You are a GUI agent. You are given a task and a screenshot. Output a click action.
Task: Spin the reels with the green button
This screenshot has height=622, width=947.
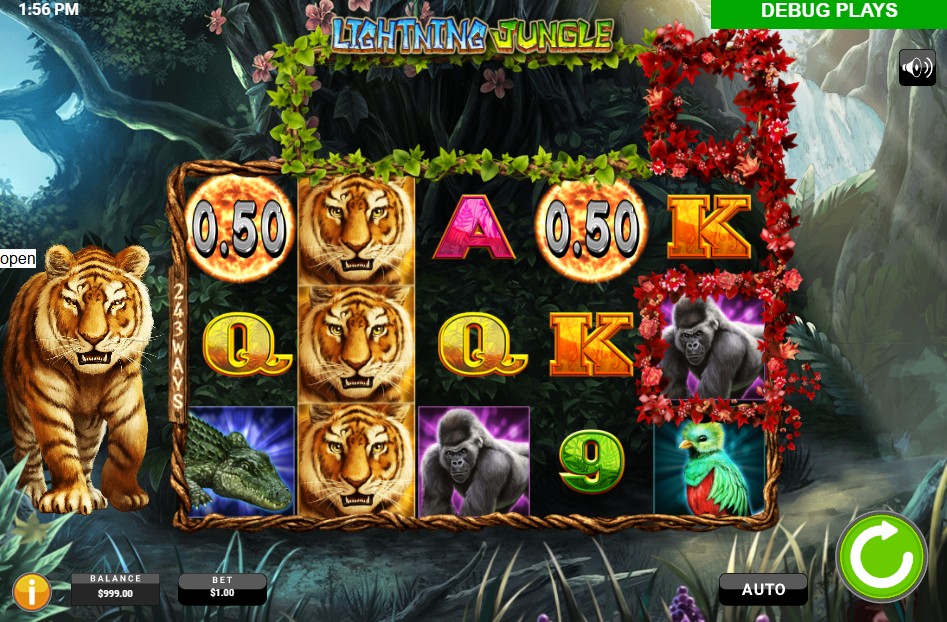880,556
